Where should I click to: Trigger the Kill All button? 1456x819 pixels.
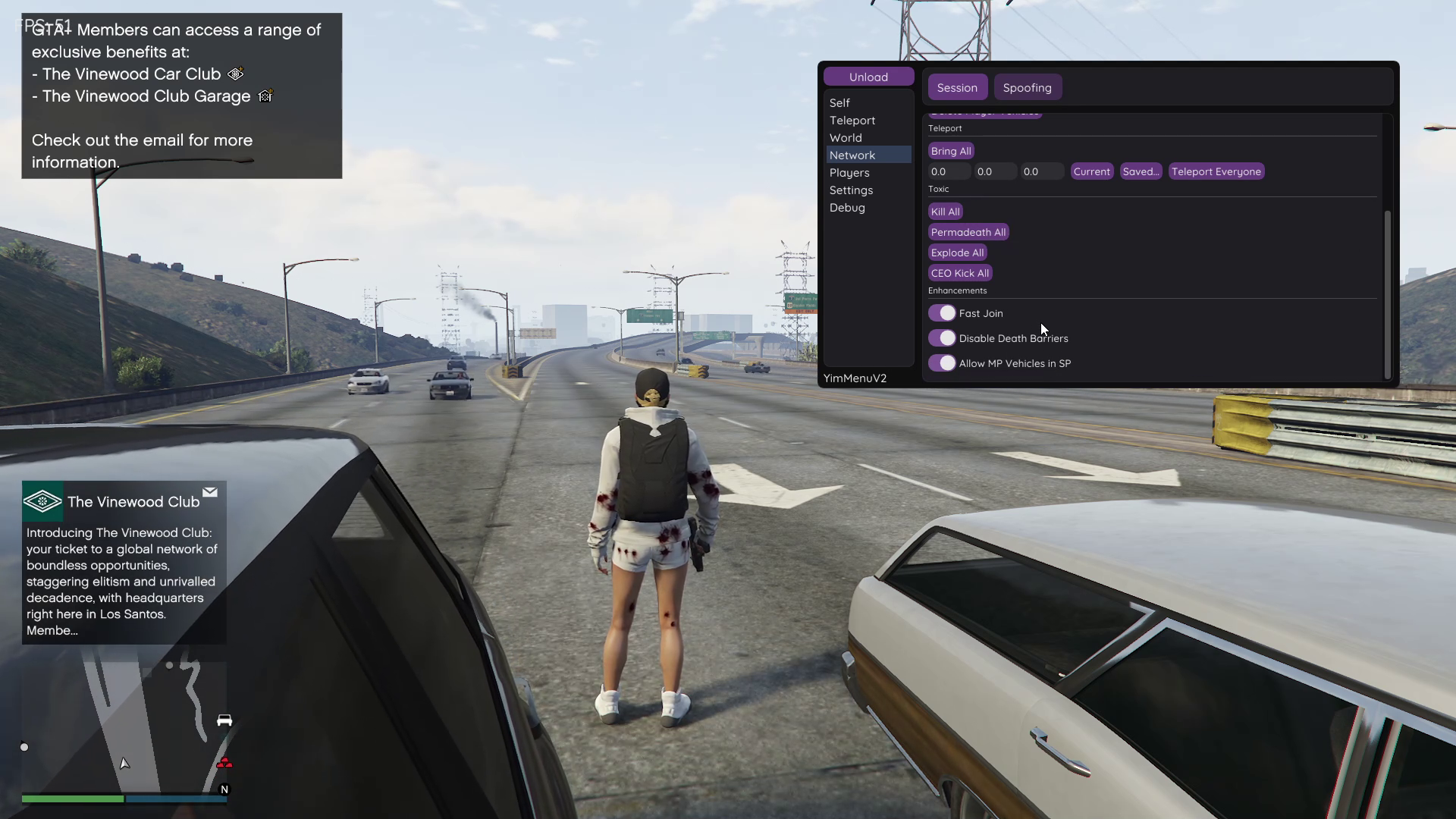point(945,212)
